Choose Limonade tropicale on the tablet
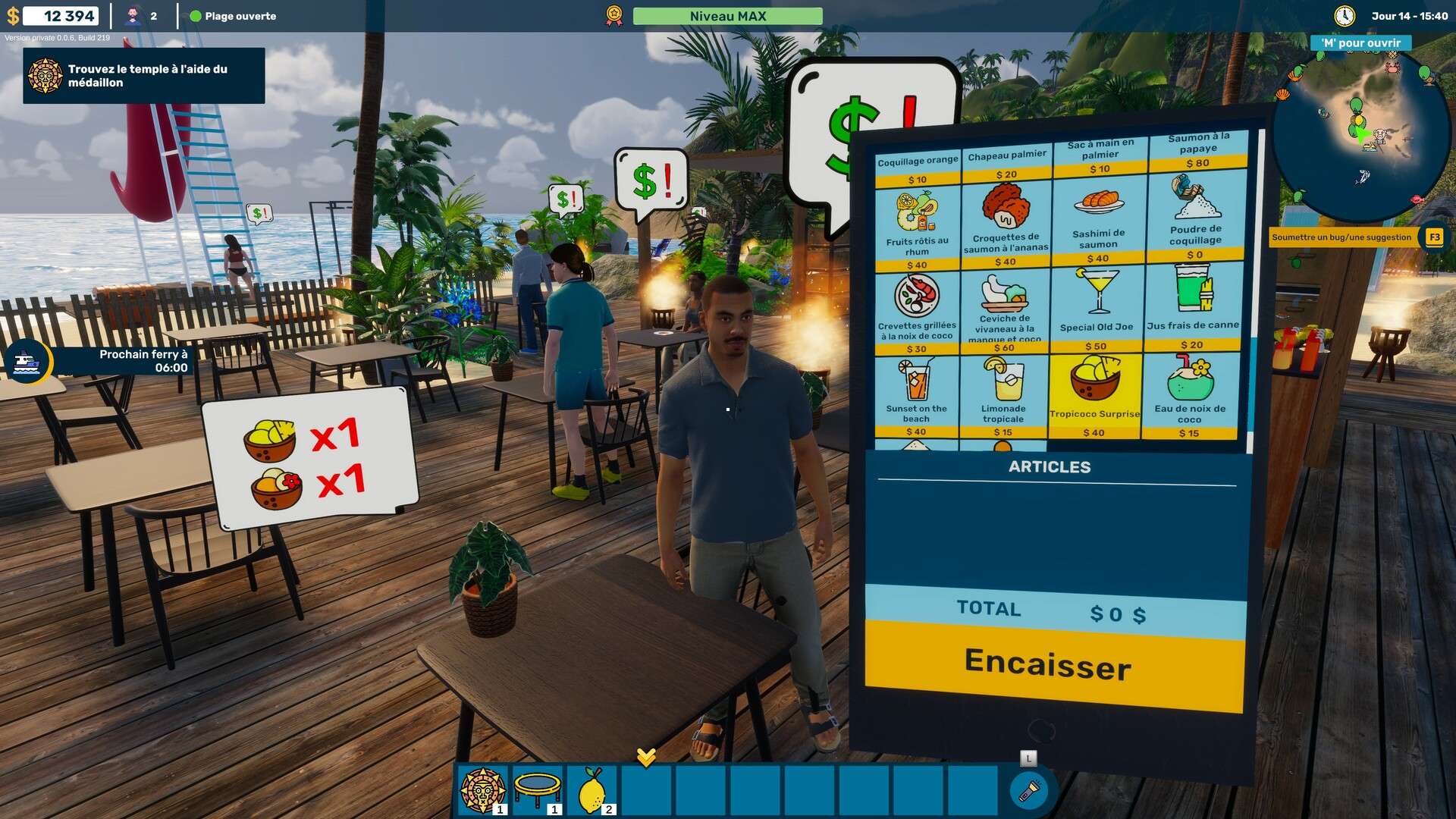Screen dimensions: 1456x819 1003,396
